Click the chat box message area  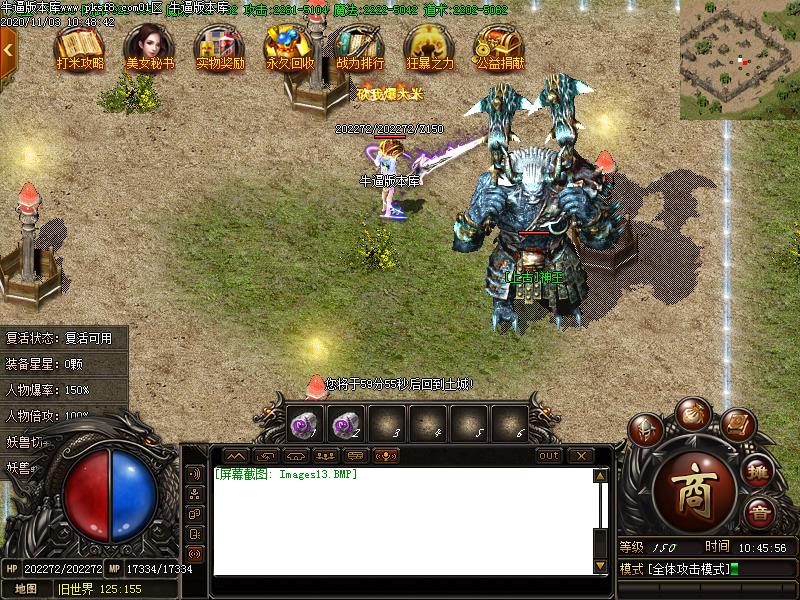pos(400,520)
